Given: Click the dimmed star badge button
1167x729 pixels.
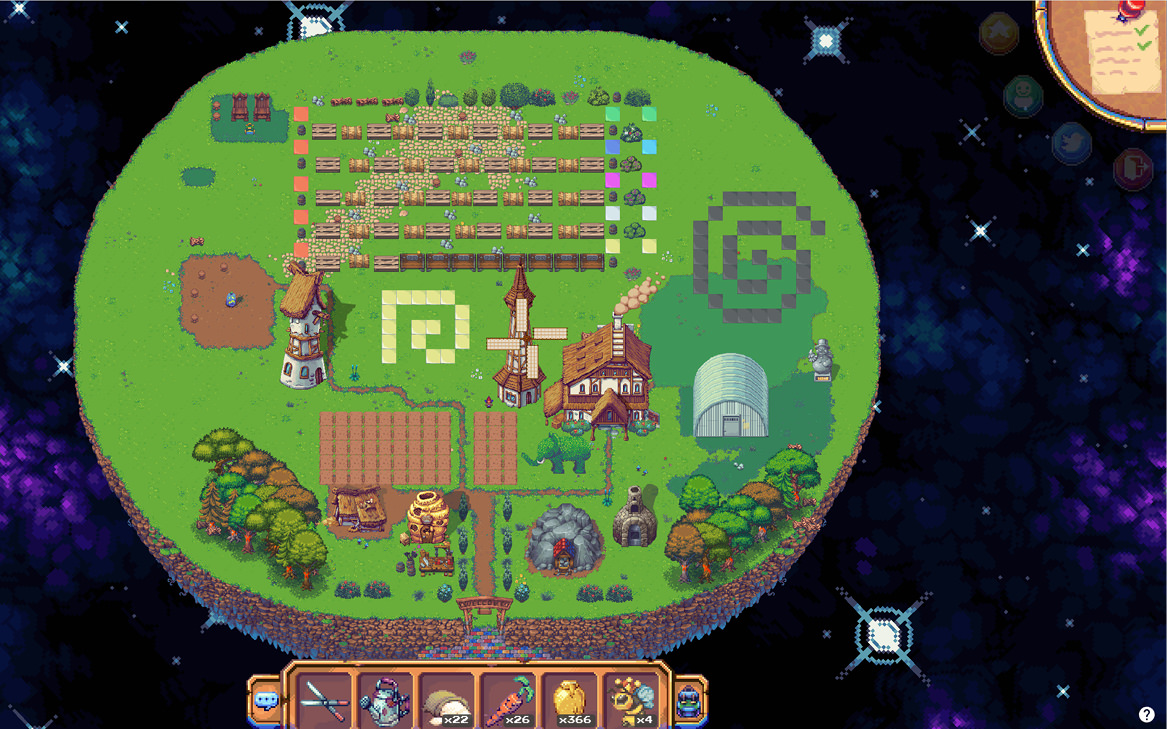Looking at the screenshot, I should 998,33.
